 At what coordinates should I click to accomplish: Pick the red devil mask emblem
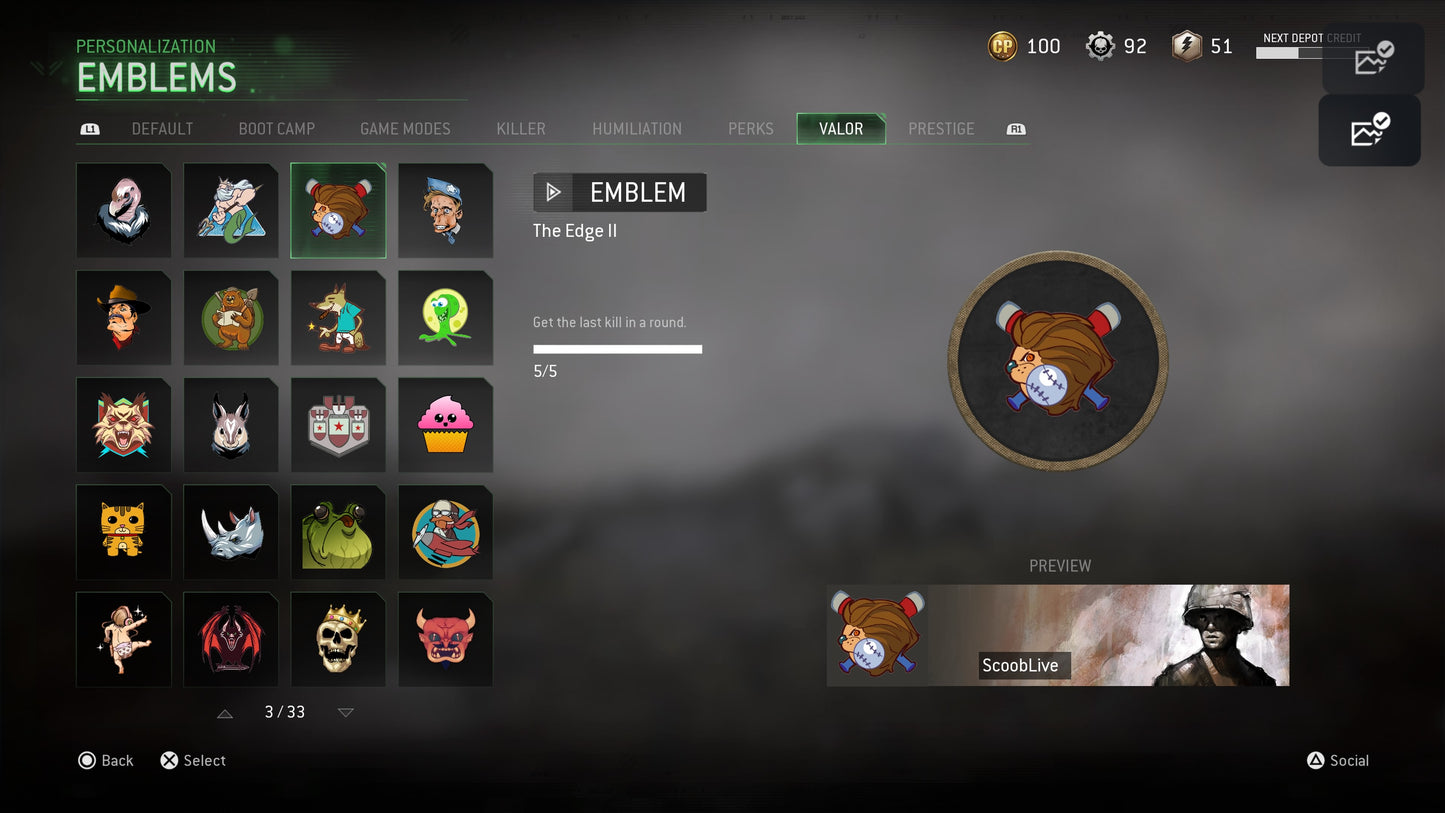(x=445, y=639)
